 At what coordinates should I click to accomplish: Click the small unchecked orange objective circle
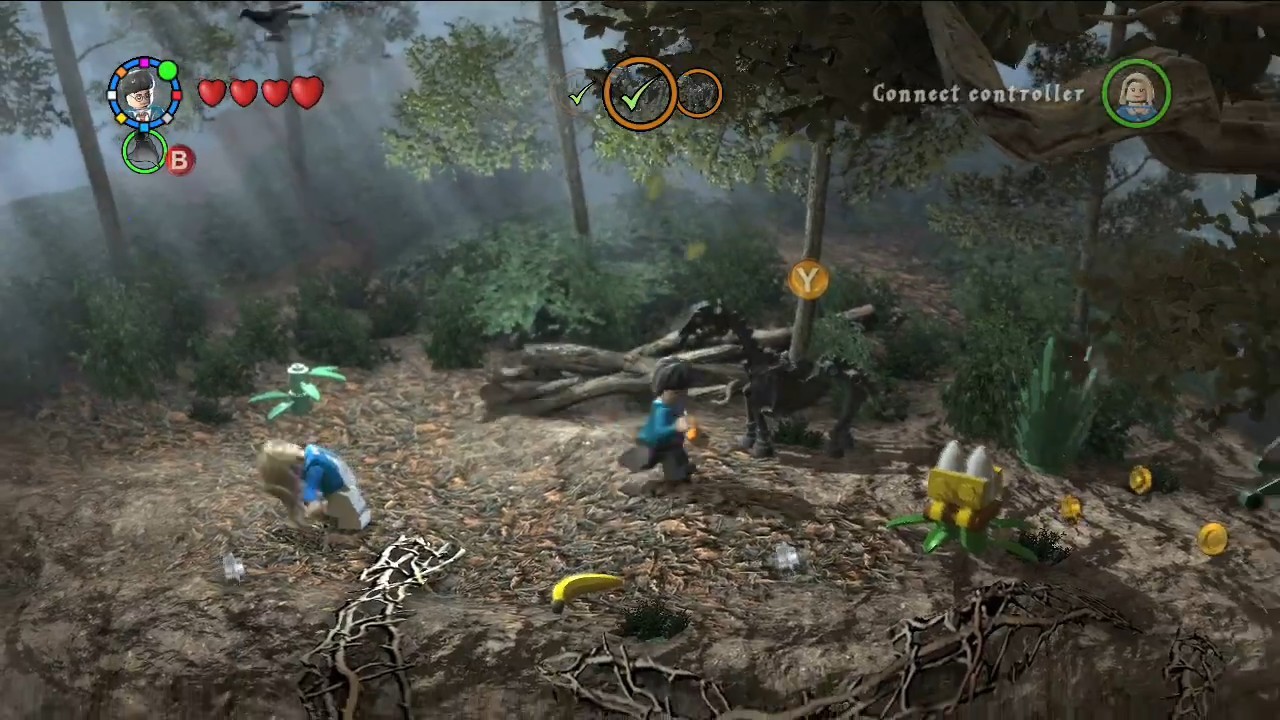(699, 94)
